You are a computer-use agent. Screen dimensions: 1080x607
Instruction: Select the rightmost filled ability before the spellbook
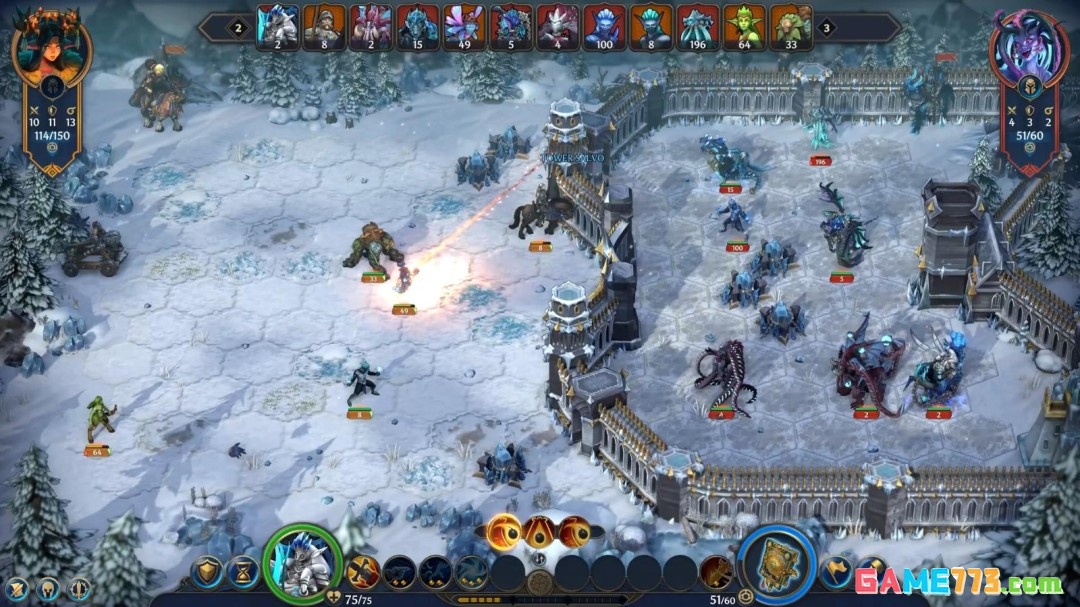pos(715,572)
